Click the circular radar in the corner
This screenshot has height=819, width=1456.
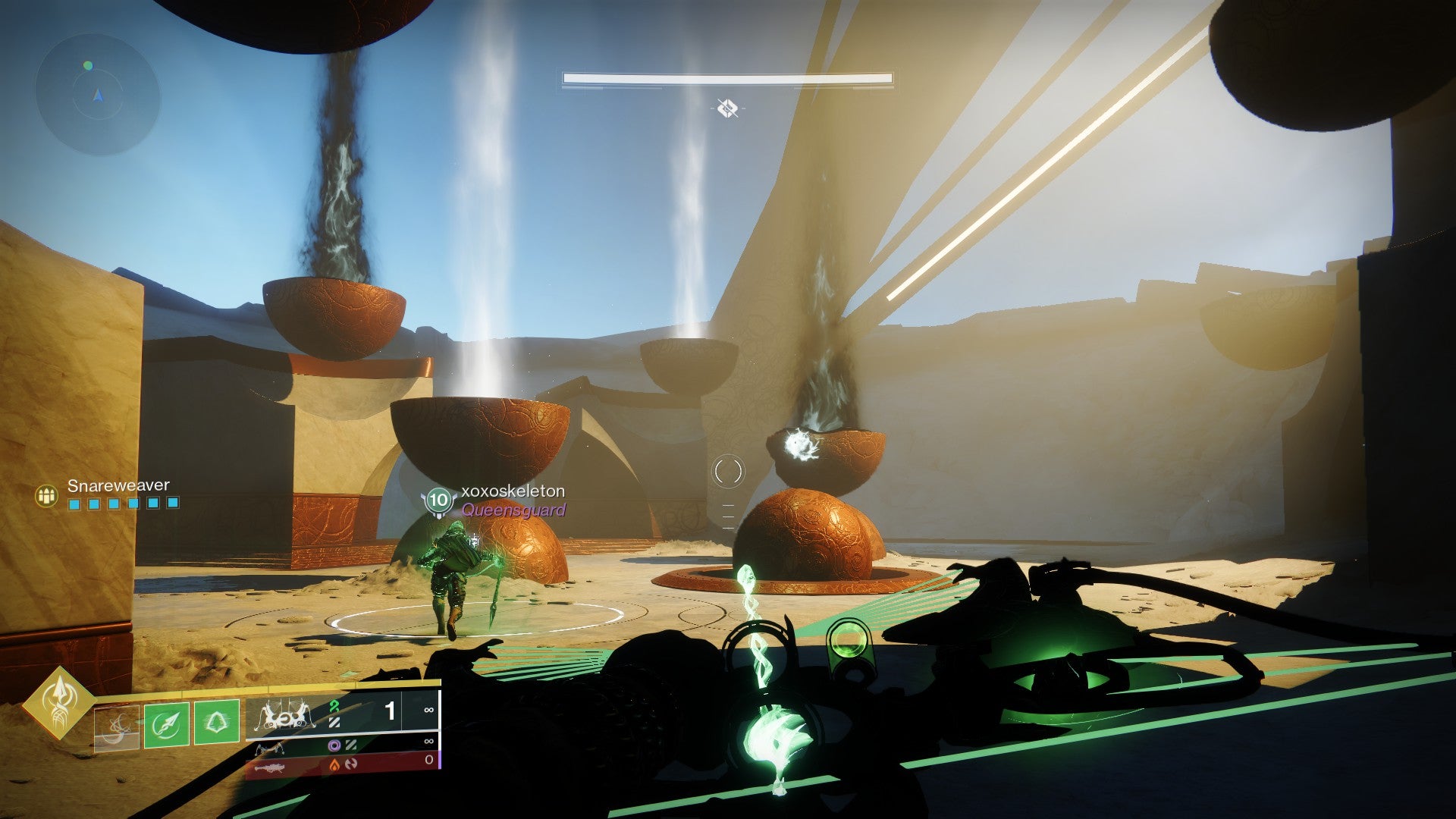98,96
